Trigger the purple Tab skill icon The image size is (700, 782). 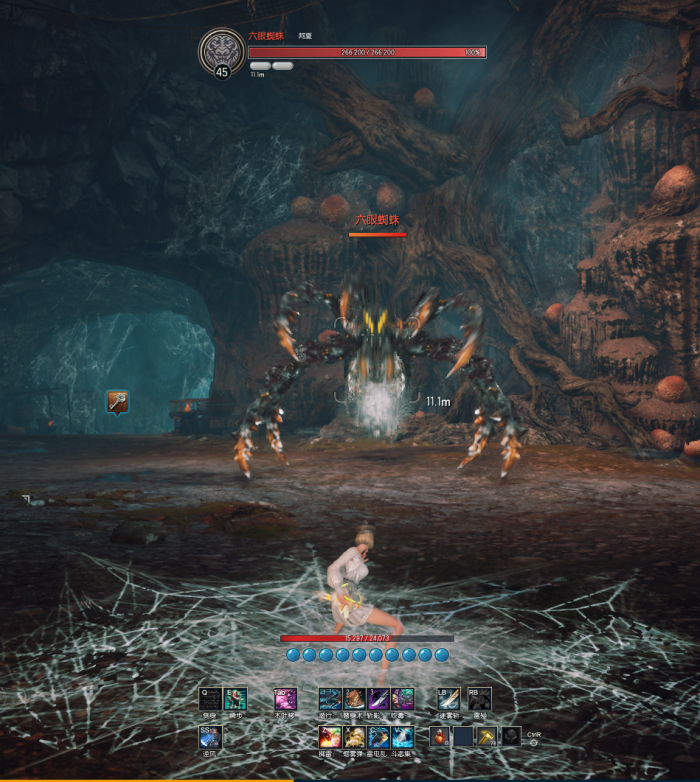click(286, 699)
